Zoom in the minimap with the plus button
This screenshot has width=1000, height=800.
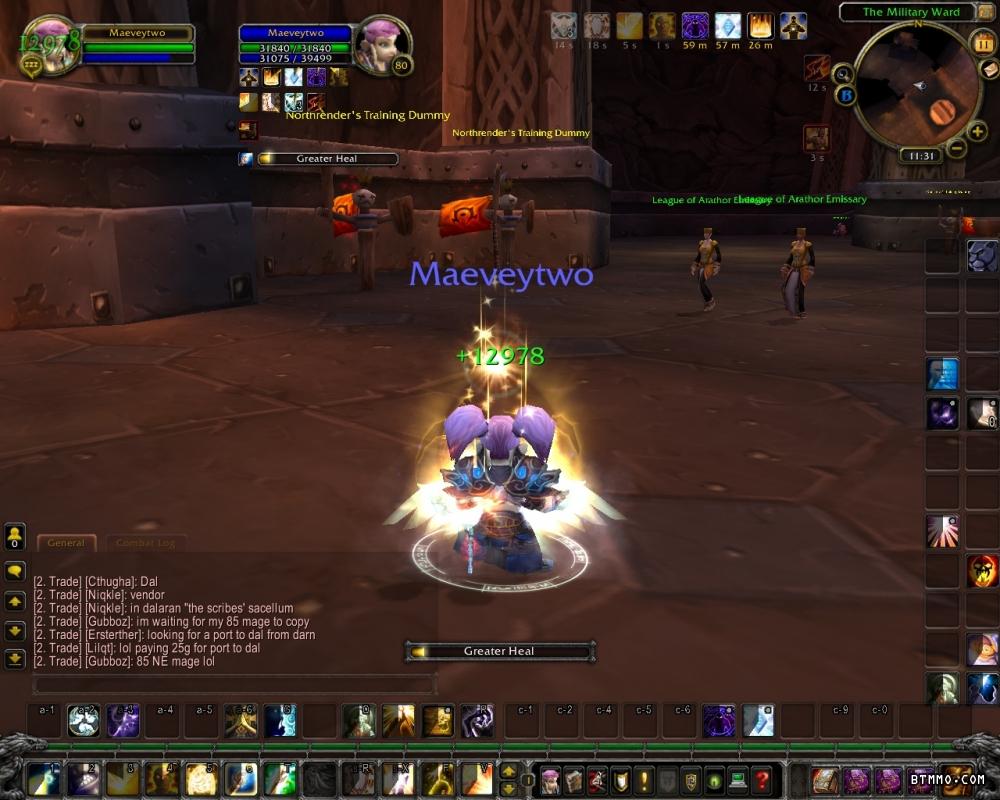point(977,131)
